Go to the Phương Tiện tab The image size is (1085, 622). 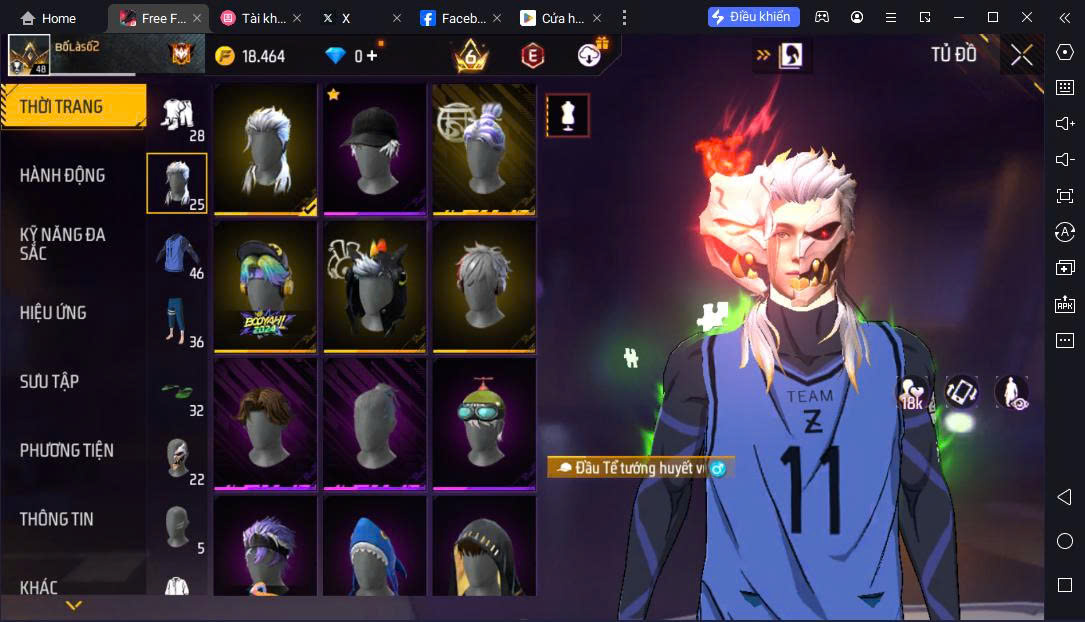(x=66, y=450)
